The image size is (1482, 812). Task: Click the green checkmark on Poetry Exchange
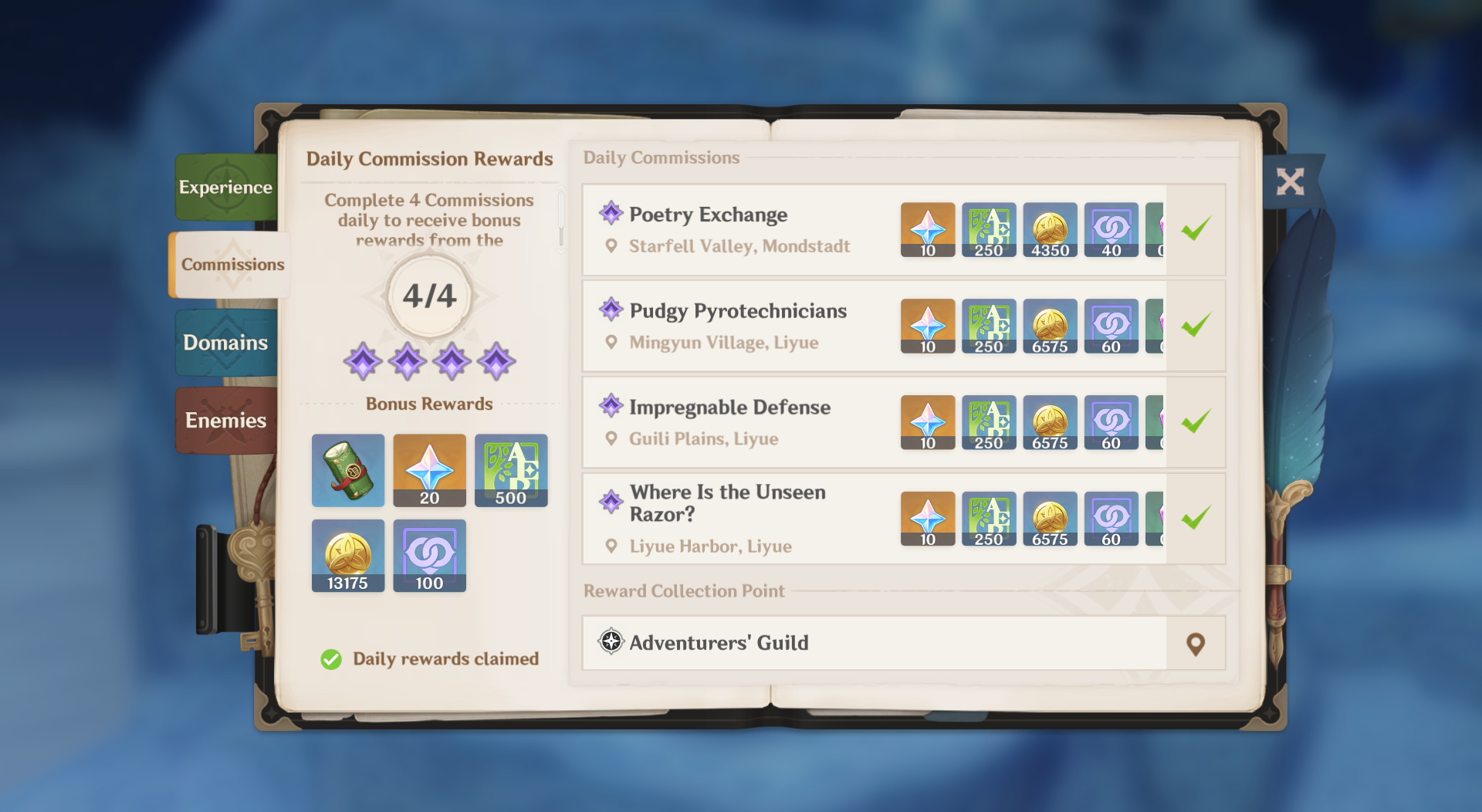(x=1197, y=228)
